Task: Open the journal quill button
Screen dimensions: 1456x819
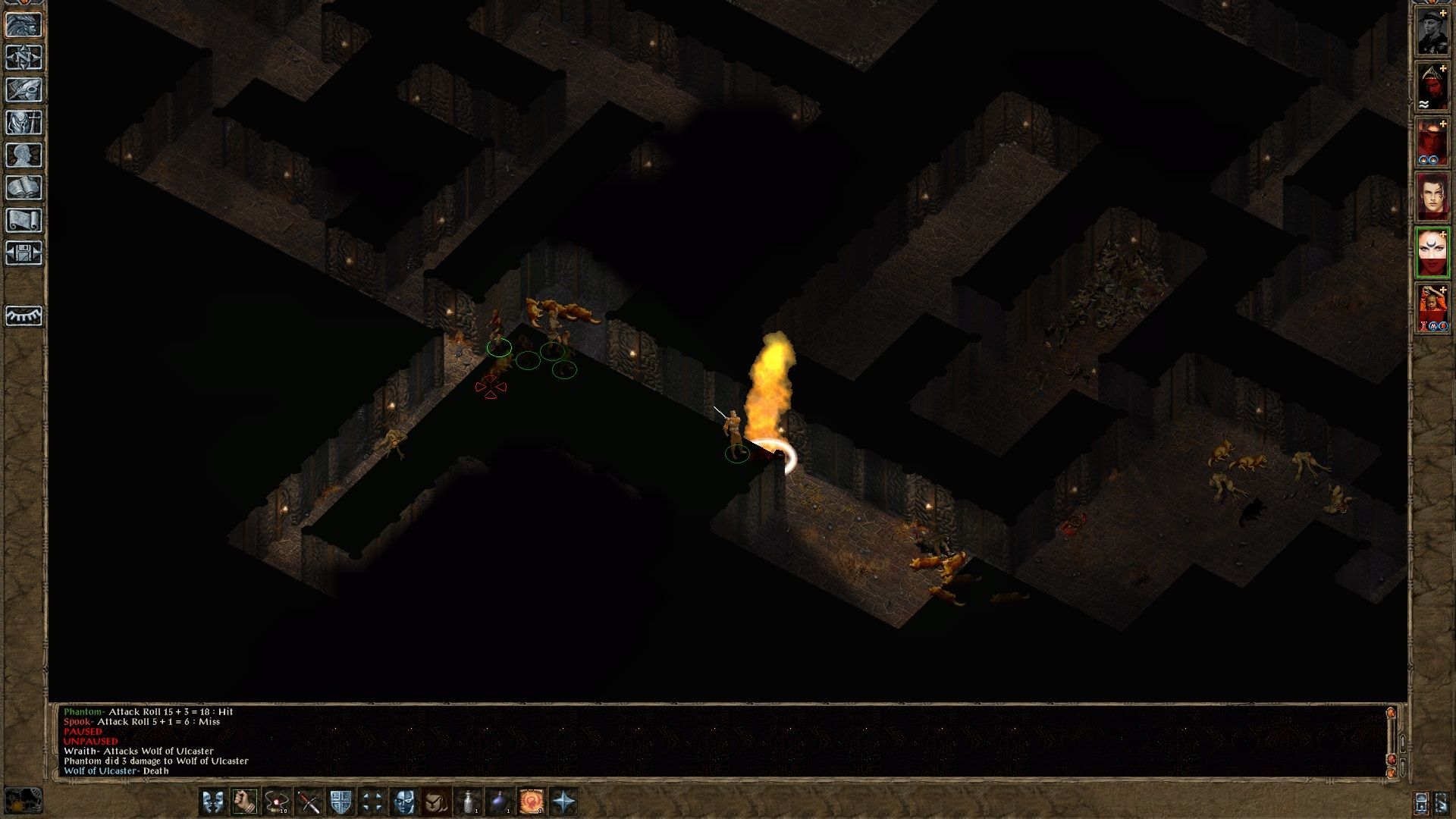Action: click(x=24, y=89)
